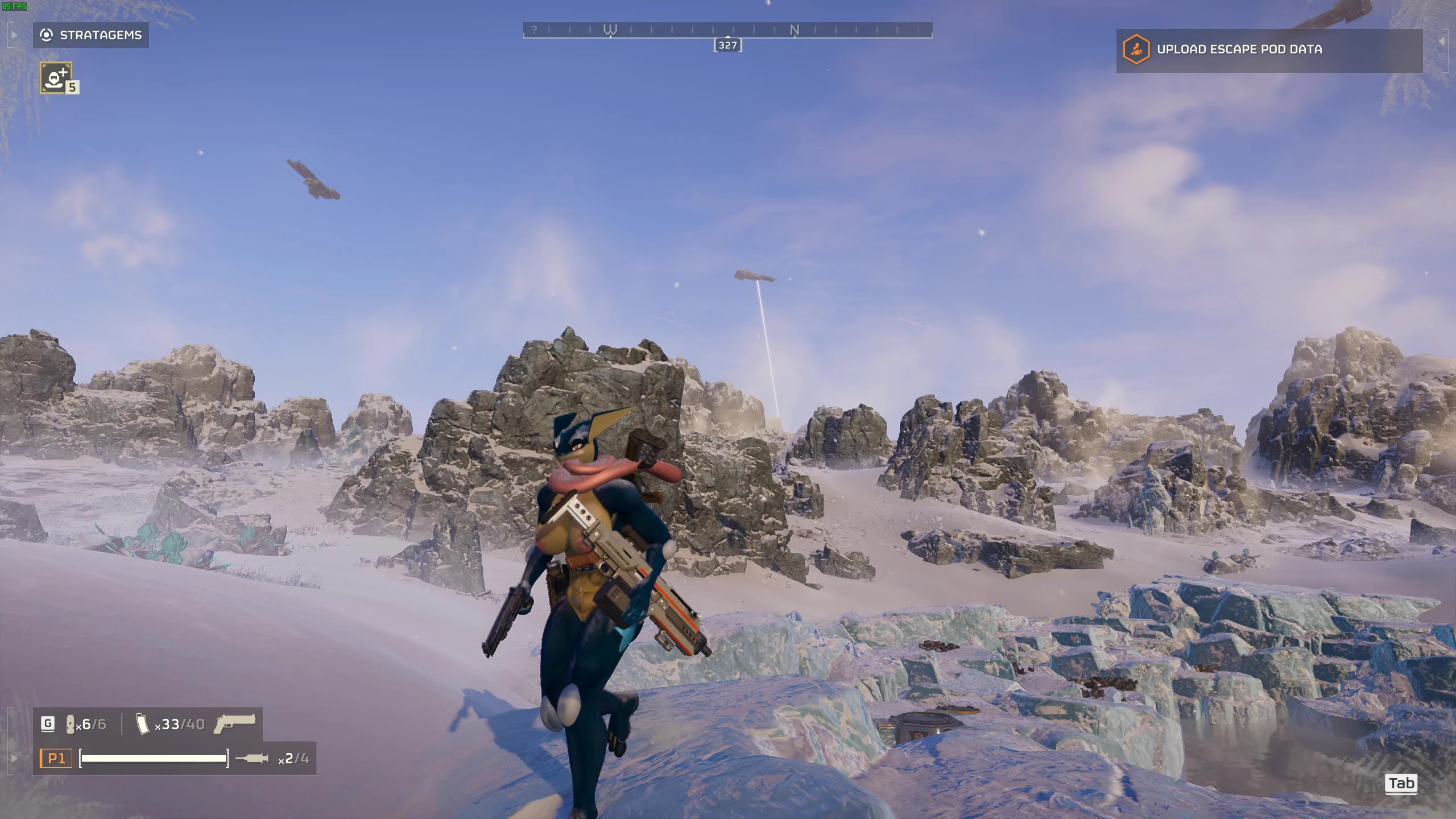Screen dimensions: 1456x819
Task: Select the equipped pistol weapon icon
Action: pyautogui.click(x=234, y=723)
